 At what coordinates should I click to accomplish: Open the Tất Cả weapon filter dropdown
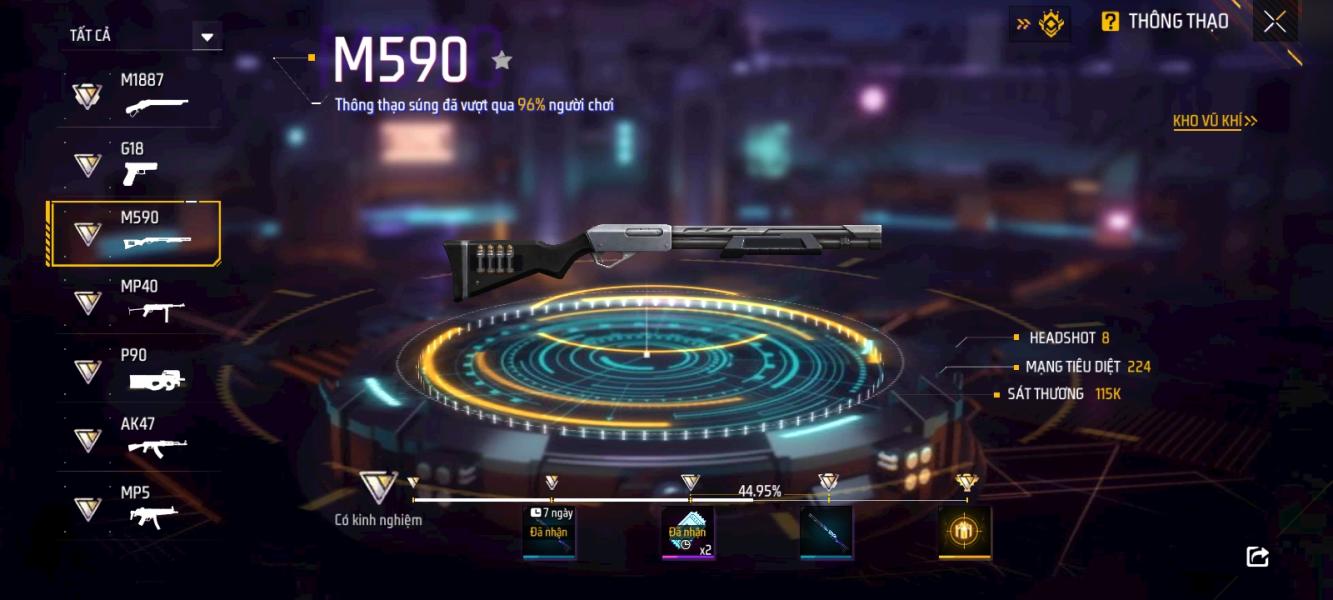207,37
